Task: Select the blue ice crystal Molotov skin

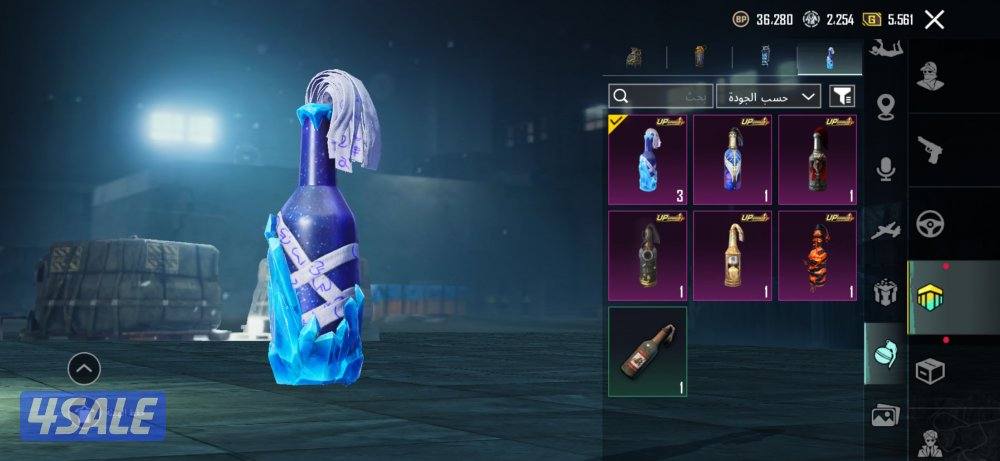Action: click(647, 160)
